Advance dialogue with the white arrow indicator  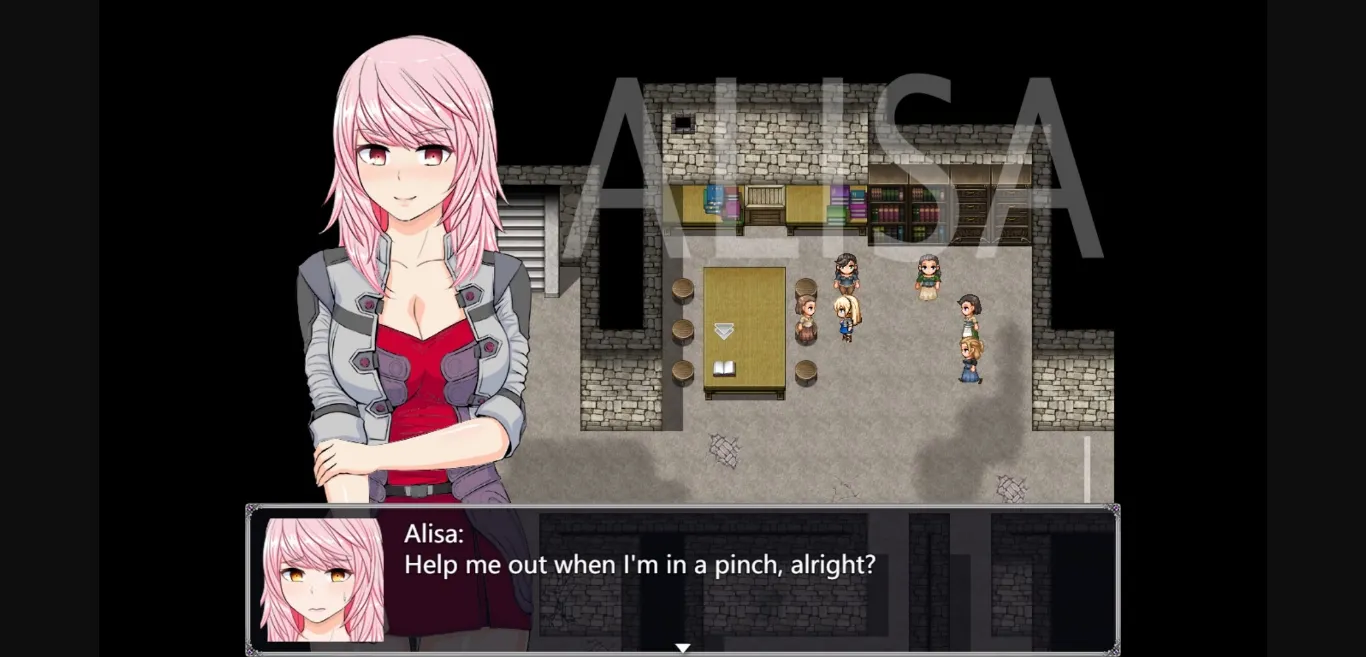[x=682, y=648]
